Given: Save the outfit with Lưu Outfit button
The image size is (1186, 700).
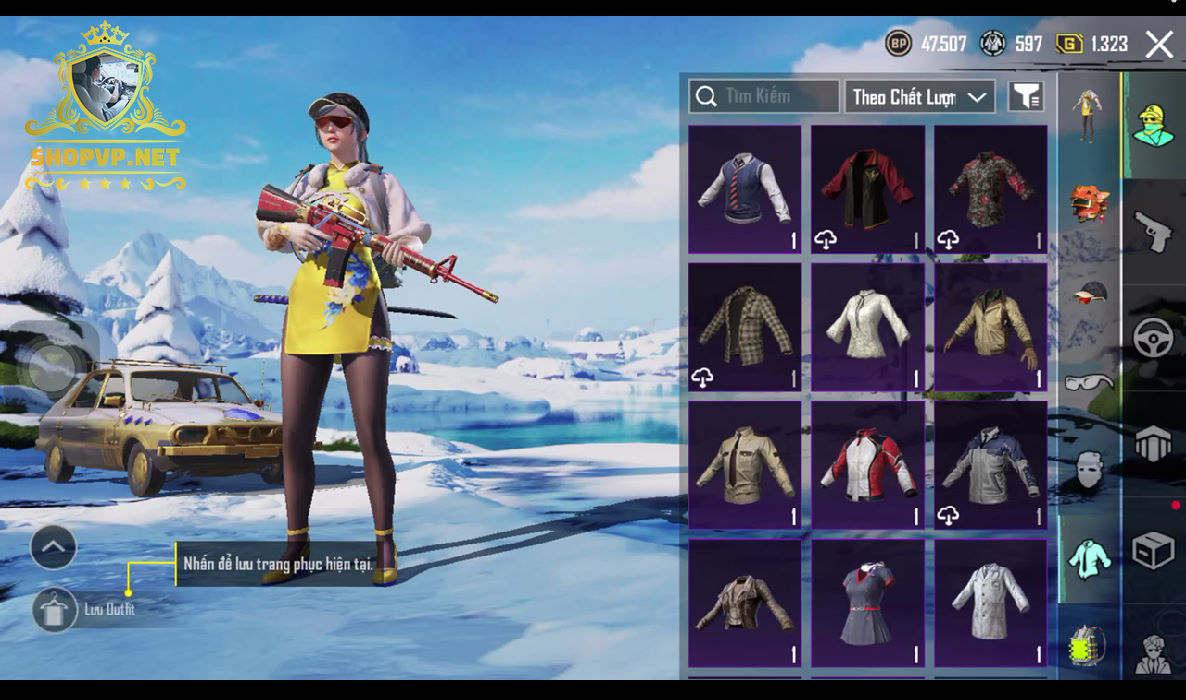Looking at the screenshot, I should click(x=55, y=609).
